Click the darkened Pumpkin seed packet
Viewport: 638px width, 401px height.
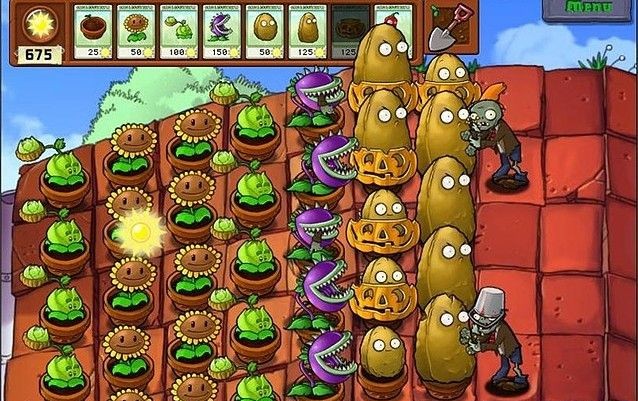349,31
